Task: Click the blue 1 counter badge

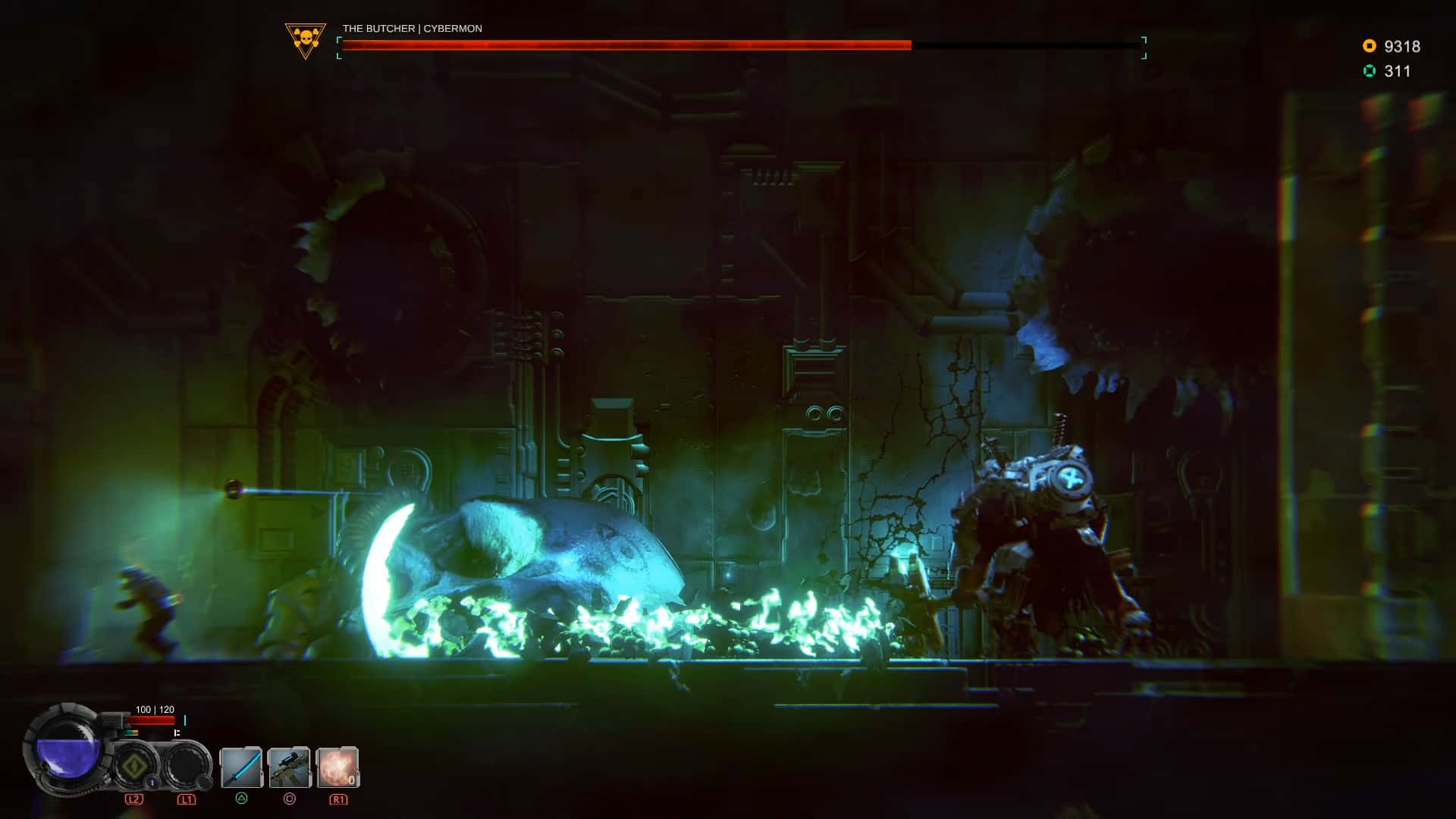Action: 152,782
